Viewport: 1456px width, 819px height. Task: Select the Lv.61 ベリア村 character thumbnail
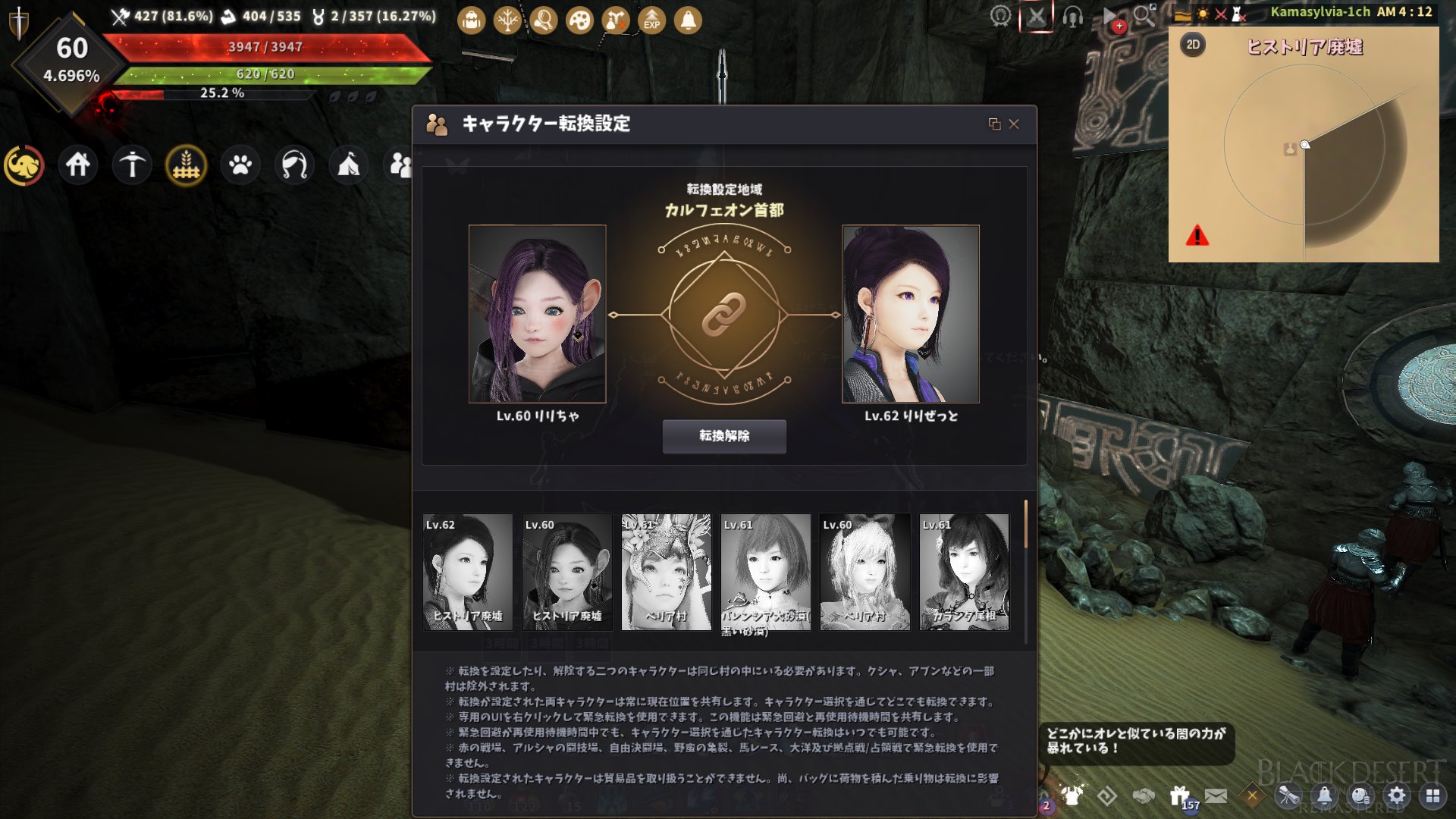pos(667,573)
